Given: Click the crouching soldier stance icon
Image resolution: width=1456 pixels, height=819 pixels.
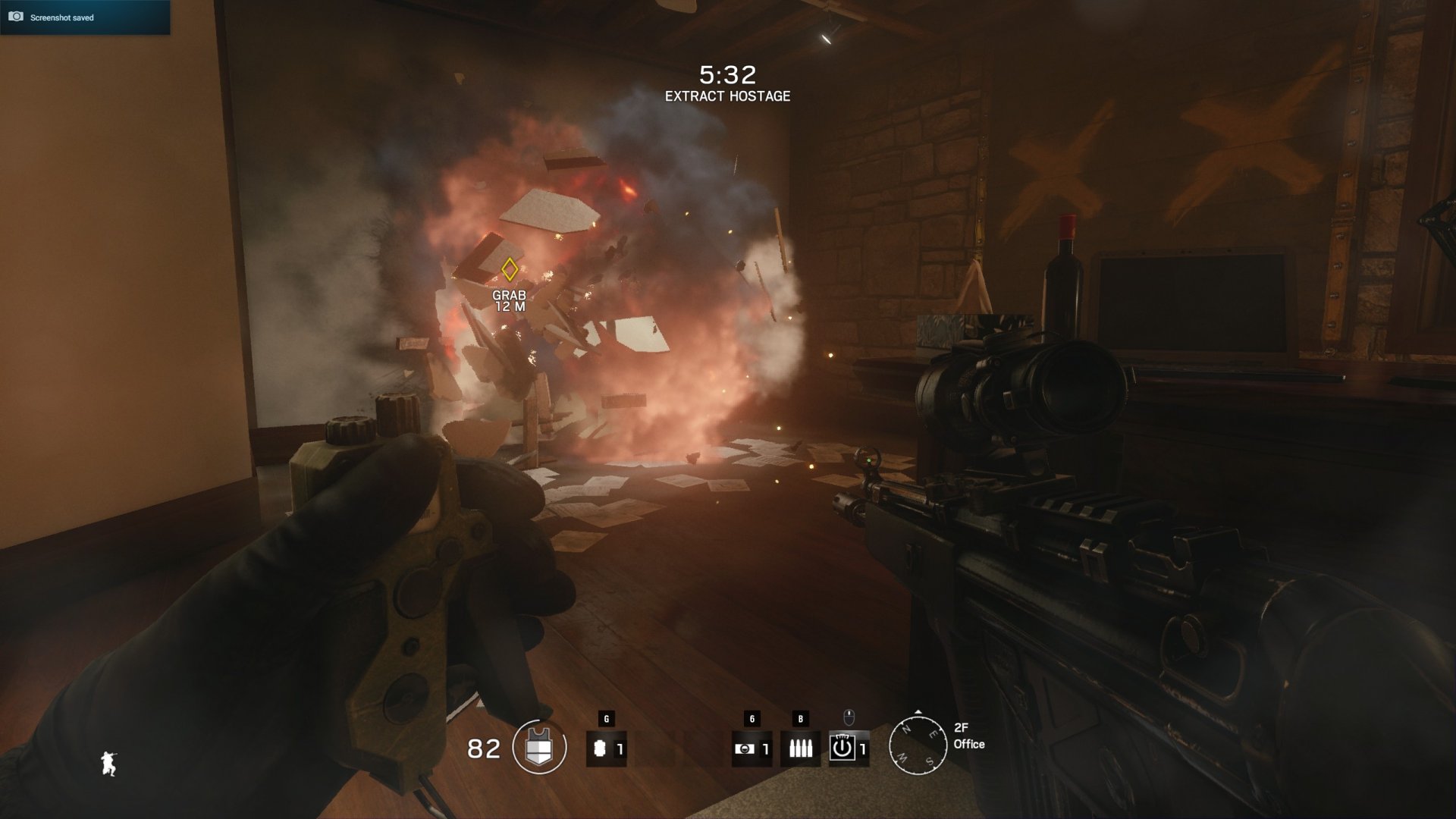Looking at the screenshot, I should pos(109,763).
